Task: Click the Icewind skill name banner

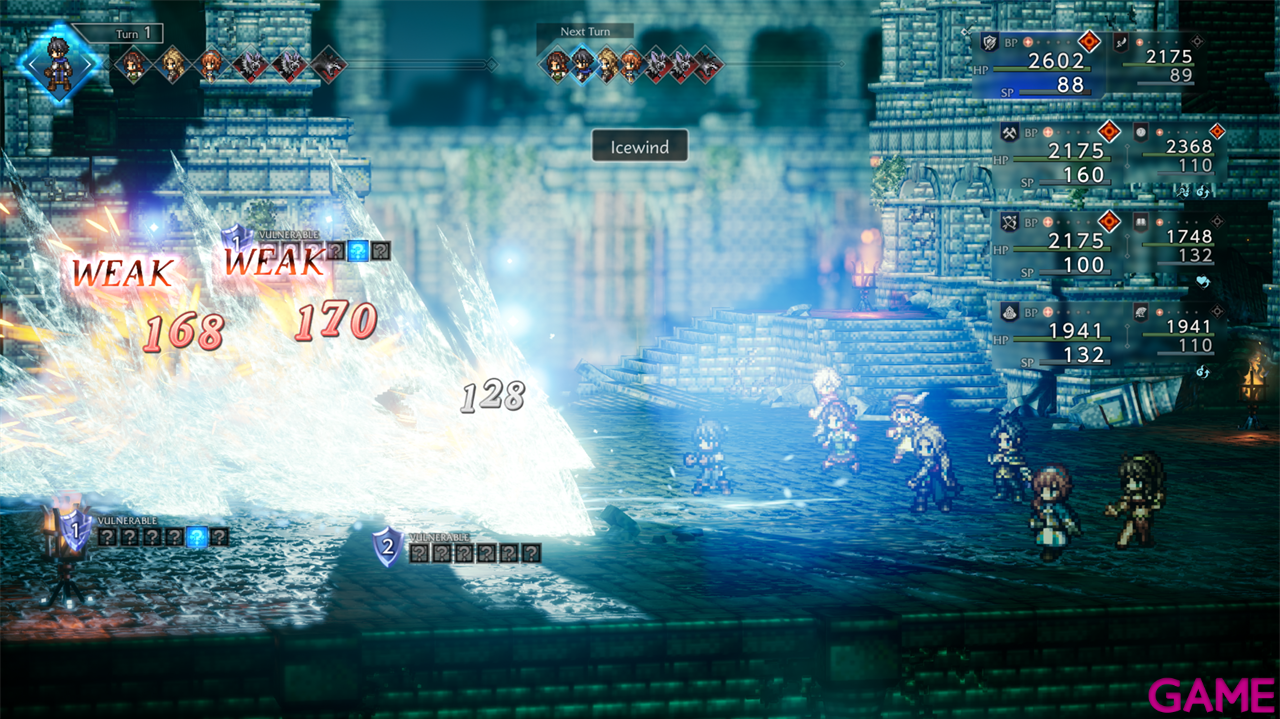Action: 640,146
